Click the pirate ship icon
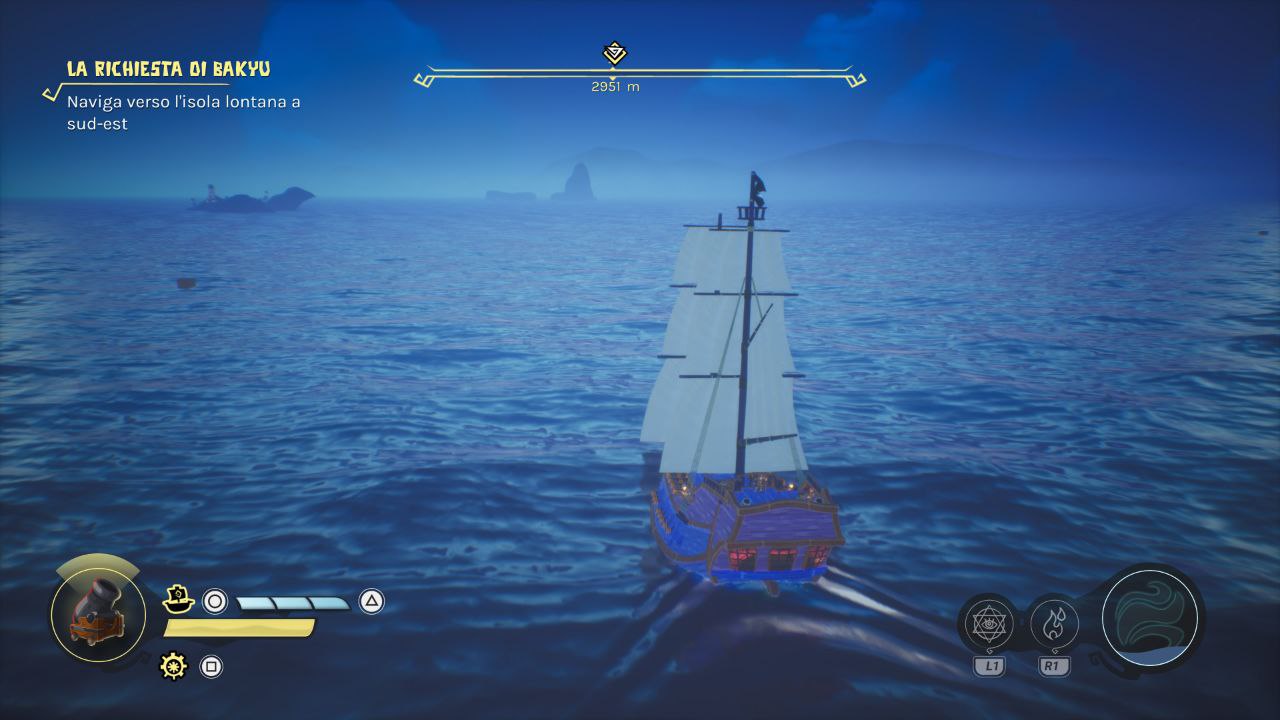Screen dimensions: 1280x720 (x=178, y=599)
